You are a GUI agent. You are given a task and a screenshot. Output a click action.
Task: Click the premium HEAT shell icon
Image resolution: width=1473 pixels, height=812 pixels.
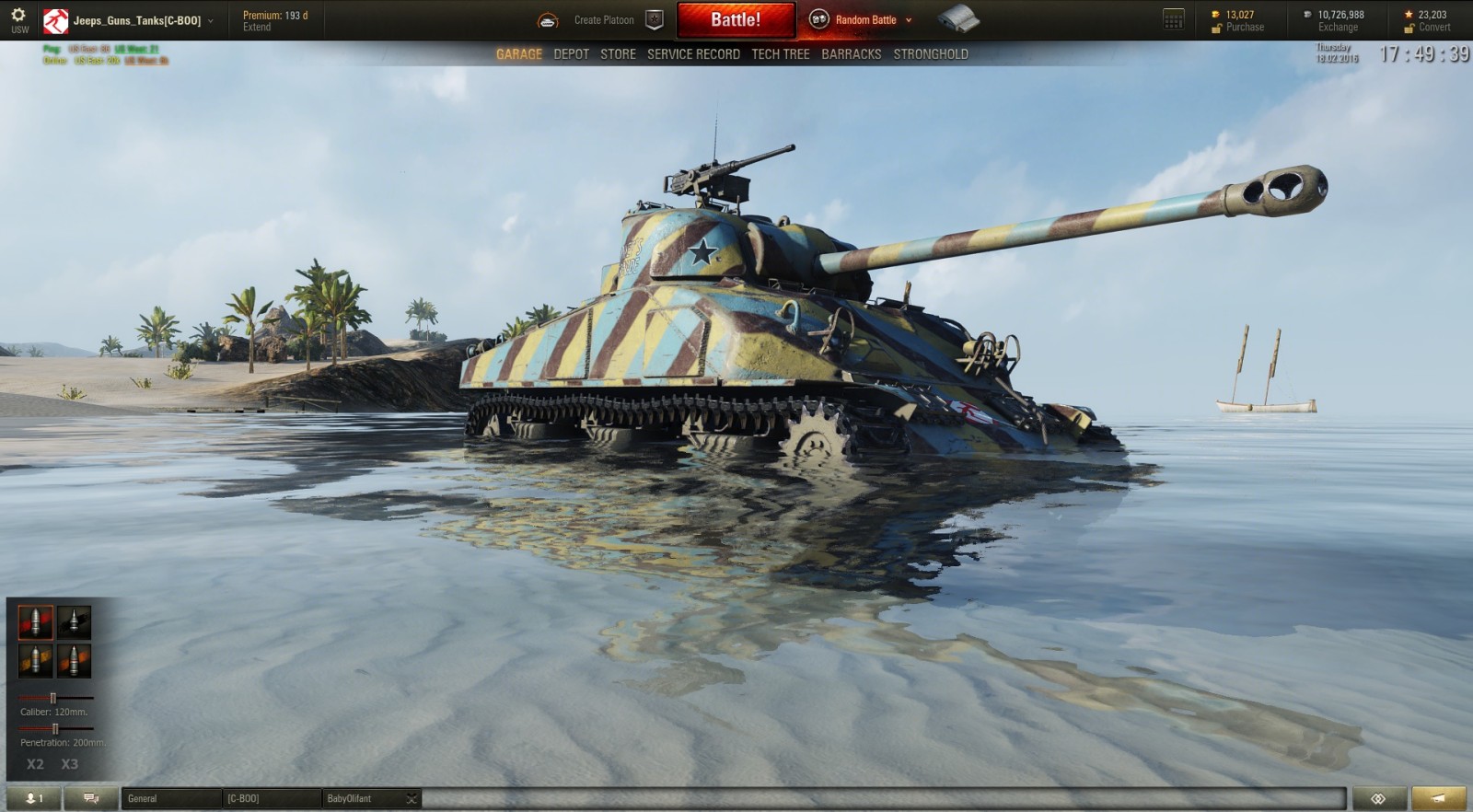74,659
